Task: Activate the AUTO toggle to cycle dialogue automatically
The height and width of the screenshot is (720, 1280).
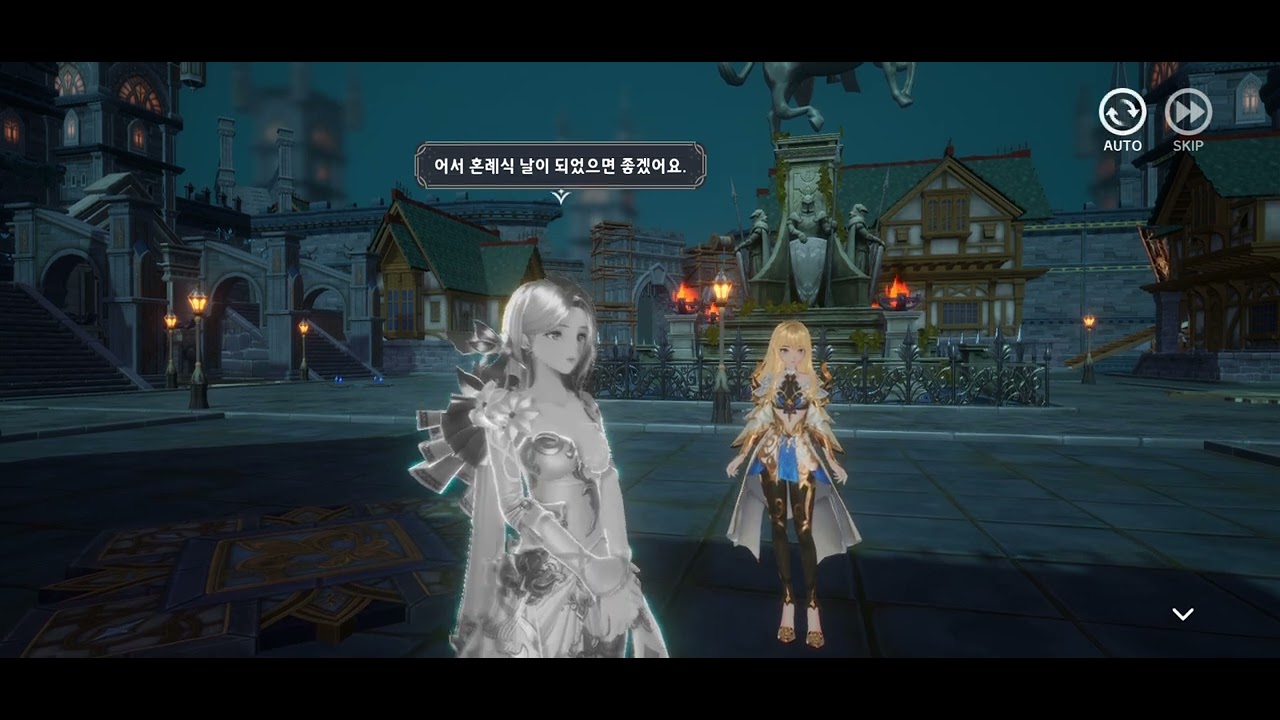Action: [x=1122, y=113]
